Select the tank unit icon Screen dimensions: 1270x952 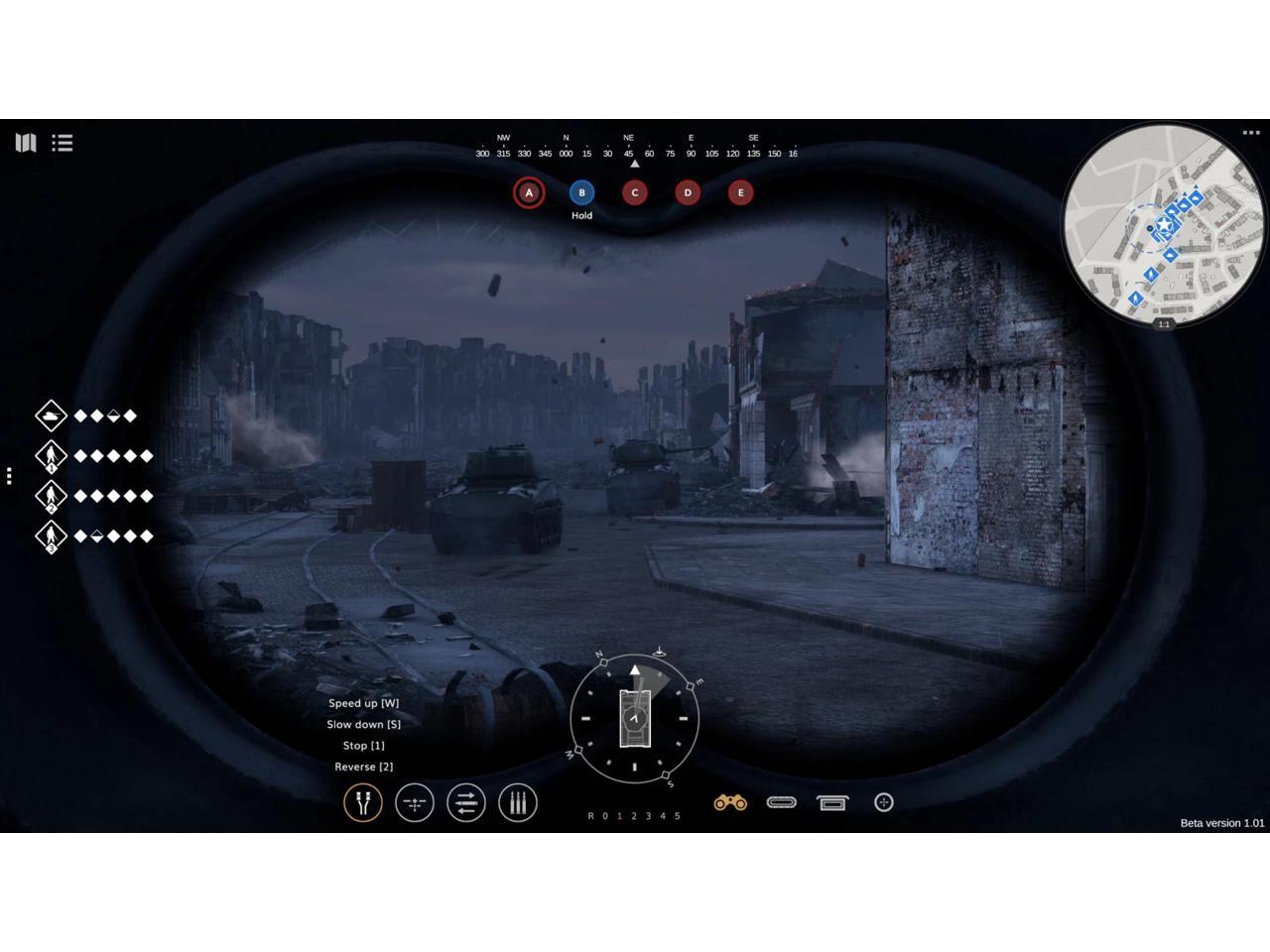pyautogui.click(x=51, y=416)
